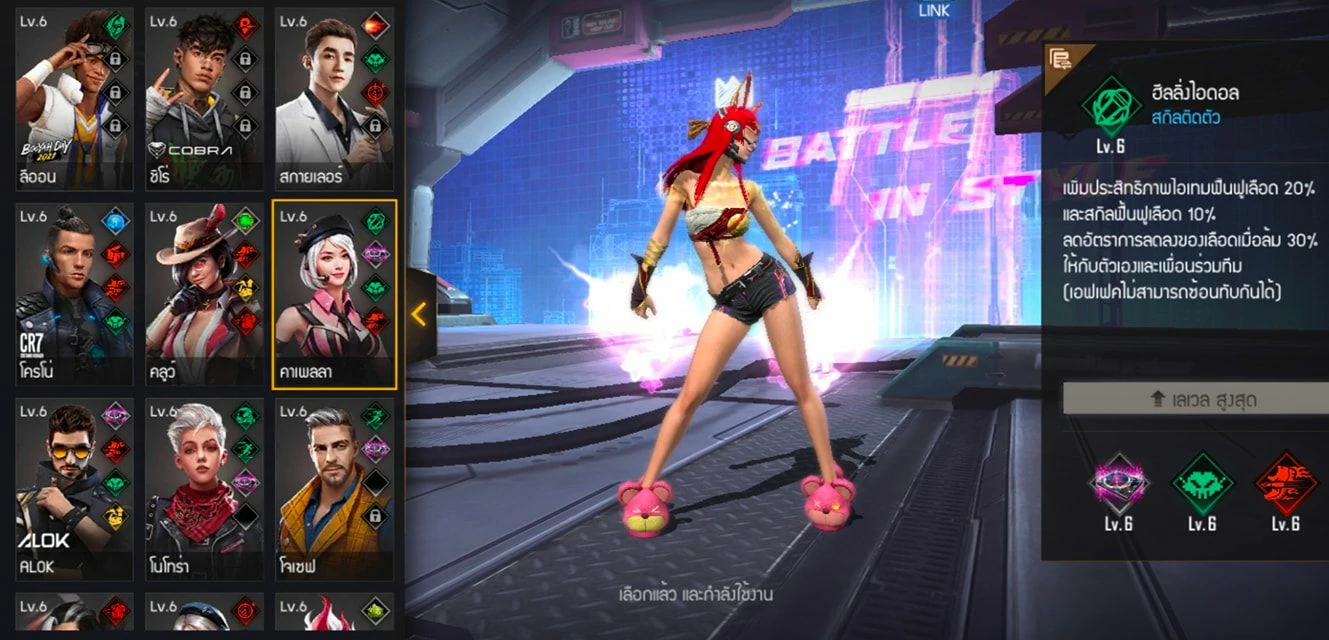The height and width of the screenshot is (640, 1329).
Task: Select the โจเซฟ character card
Action: (333, 490)
